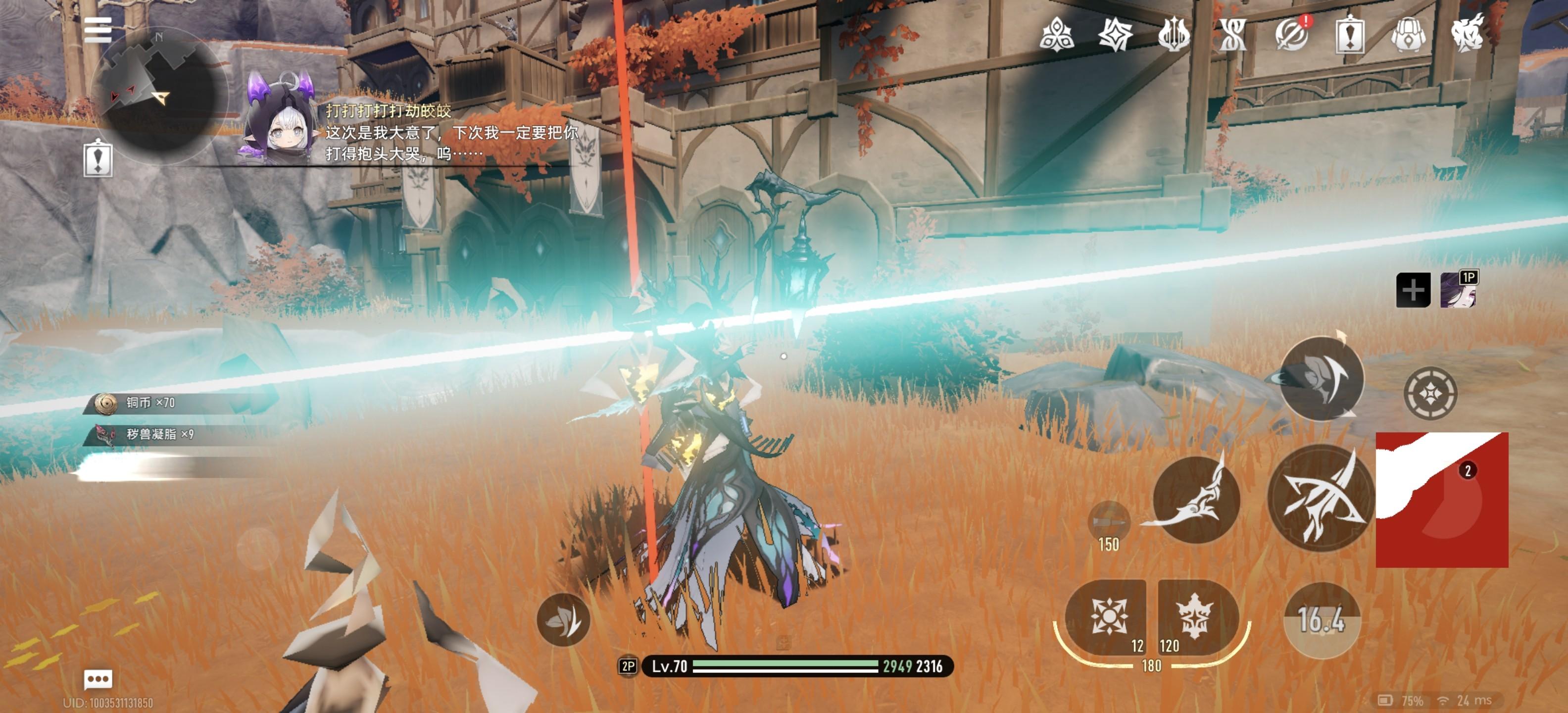Open the trident weapon menu icon
The image size is (1568, 713).
(x=1174, y=35)
